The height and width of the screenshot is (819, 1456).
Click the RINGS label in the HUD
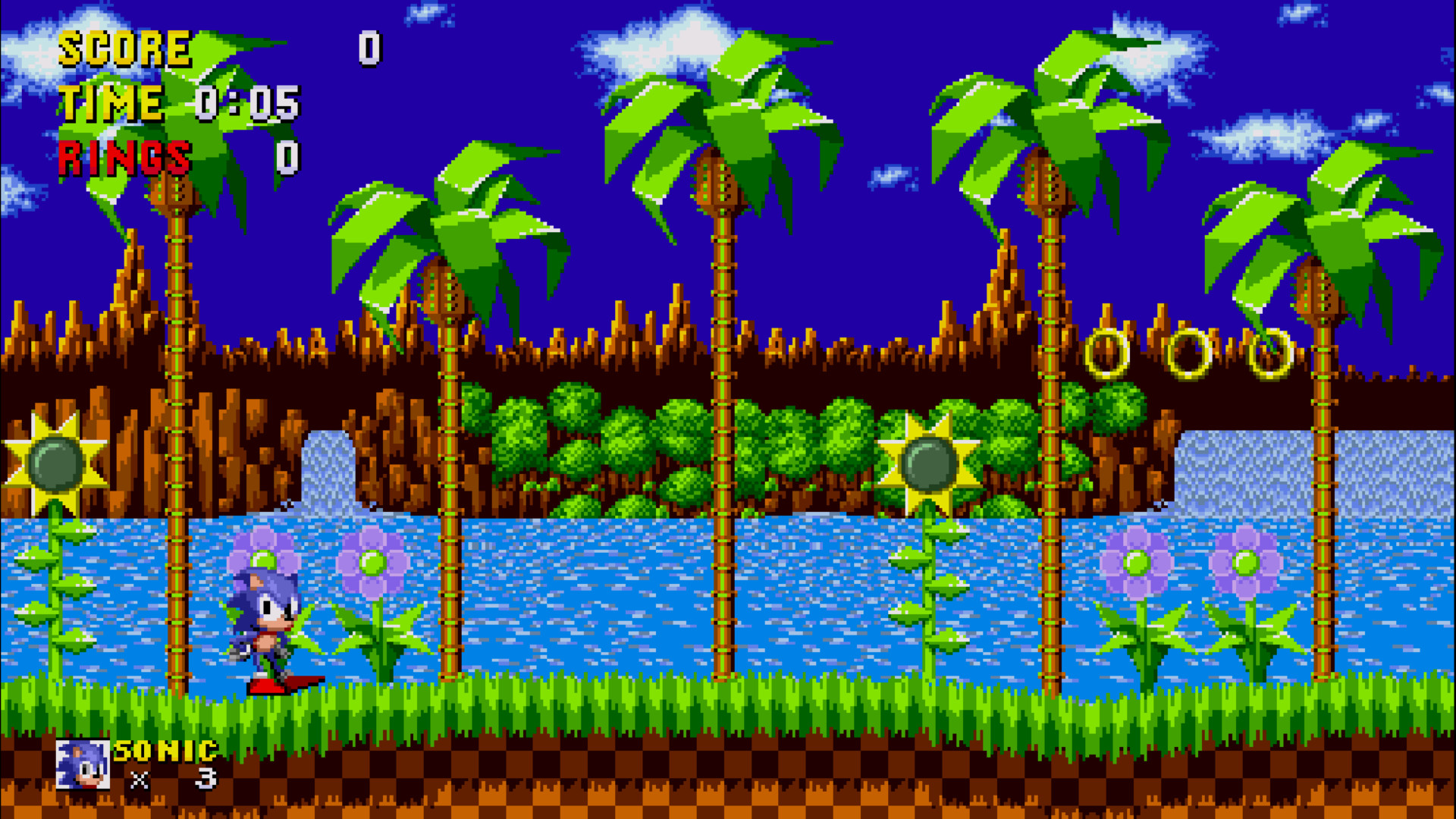click(125, 157)
